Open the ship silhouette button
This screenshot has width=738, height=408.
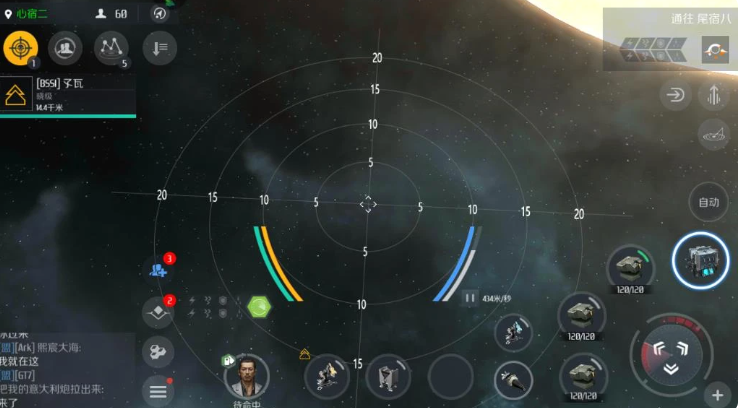click(x=713, y=134)
